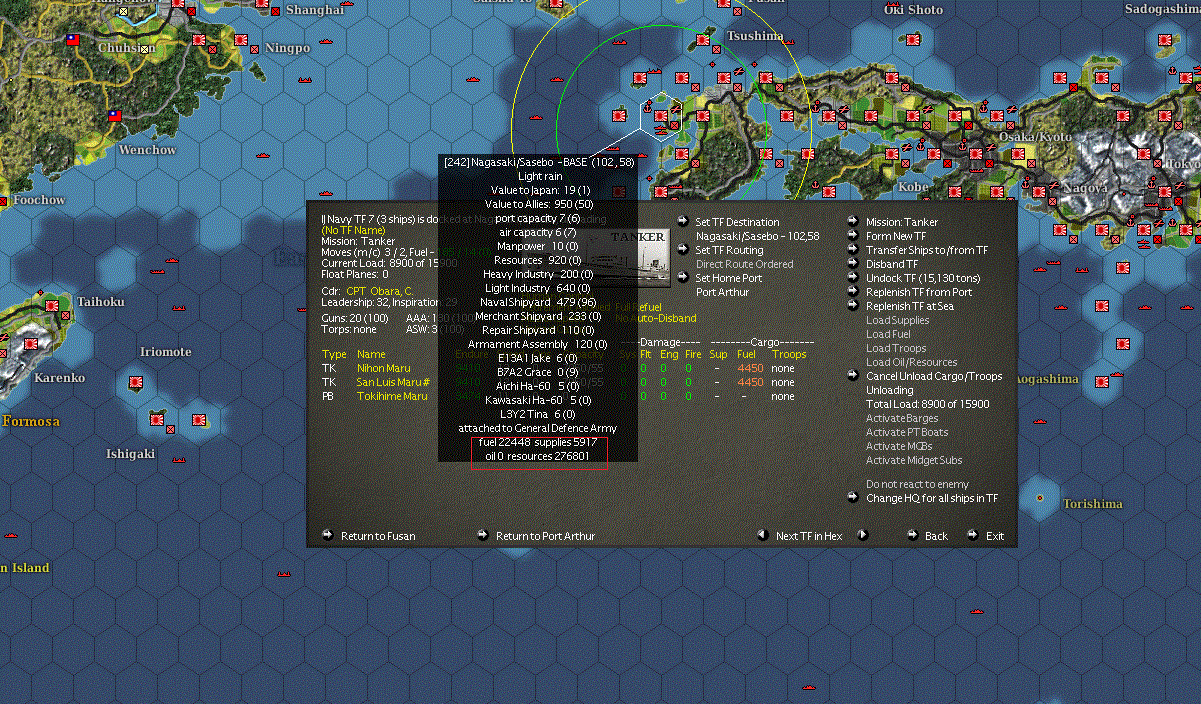The height and width of the screenshot is (704, 1201).
Task: Cancel Unload Cargo/Troops
Action: tap(933, 376)
